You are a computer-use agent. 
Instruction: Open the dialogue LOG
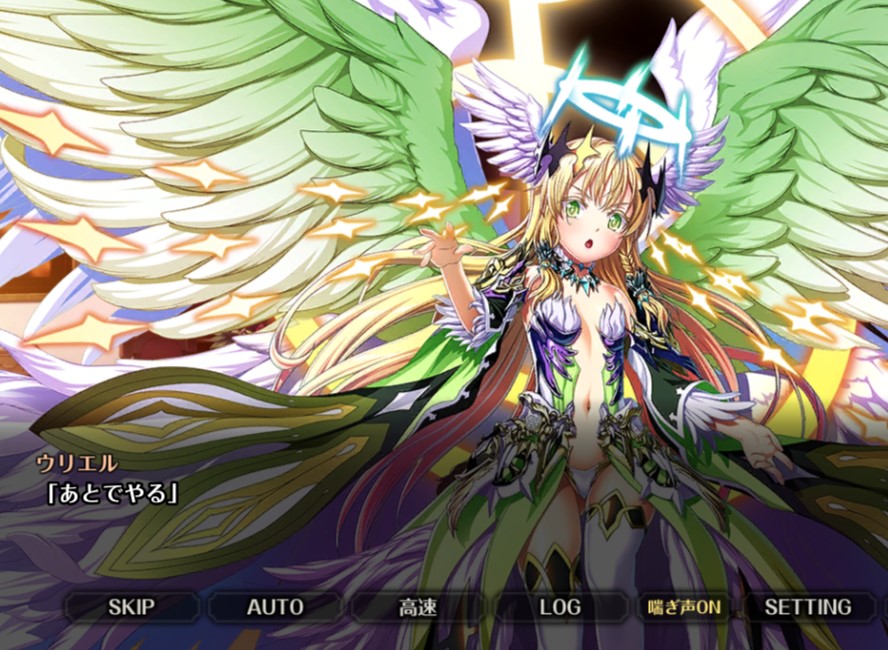[560, 607]
